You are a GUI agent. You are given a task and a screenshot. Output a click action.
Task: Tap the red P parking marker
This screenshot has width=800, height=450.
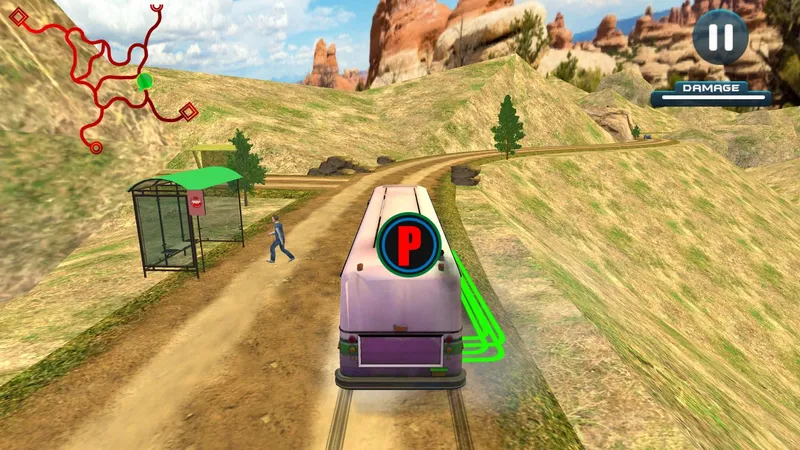[409, 243]
